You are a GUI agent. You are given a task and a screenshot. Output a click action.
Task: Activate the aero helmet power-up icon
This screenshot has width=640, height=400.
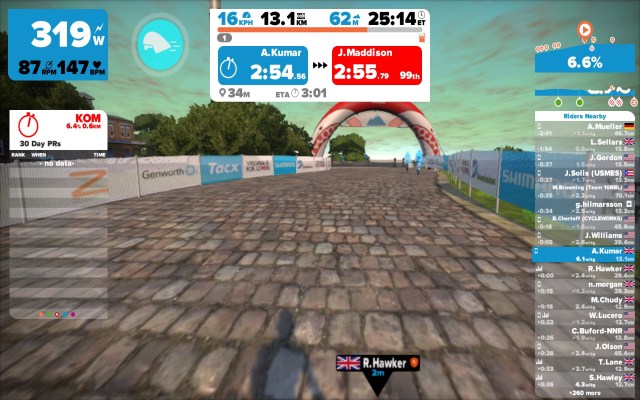[159, 41]
